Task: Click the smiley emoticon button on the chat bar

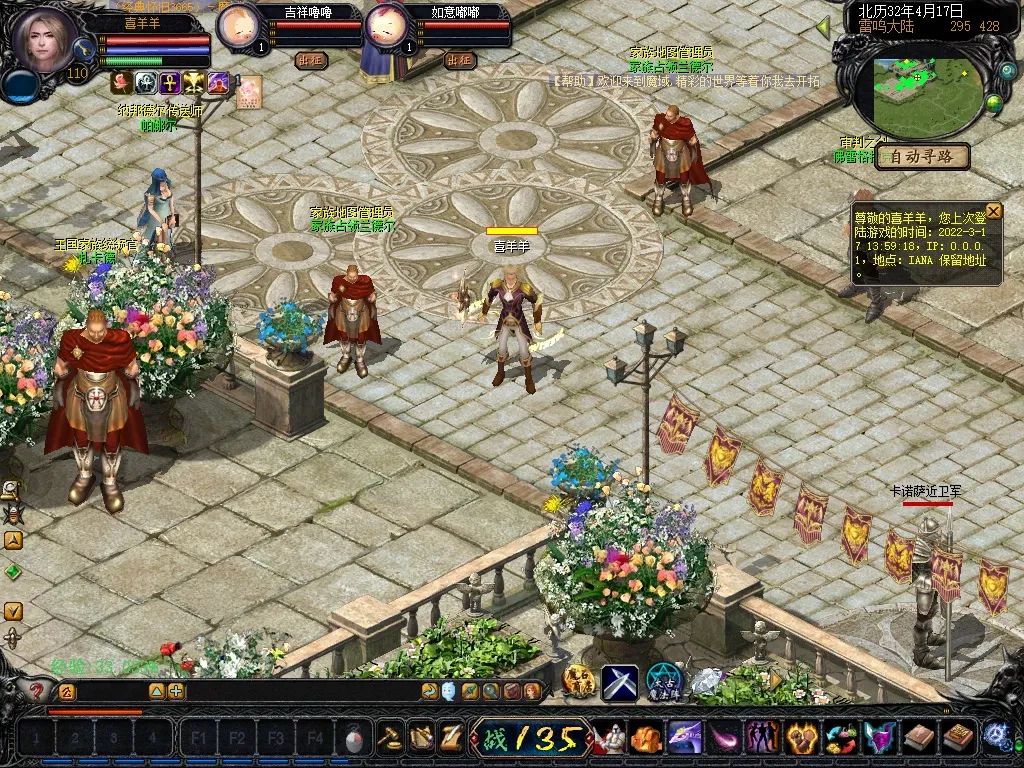Action: 448,691
